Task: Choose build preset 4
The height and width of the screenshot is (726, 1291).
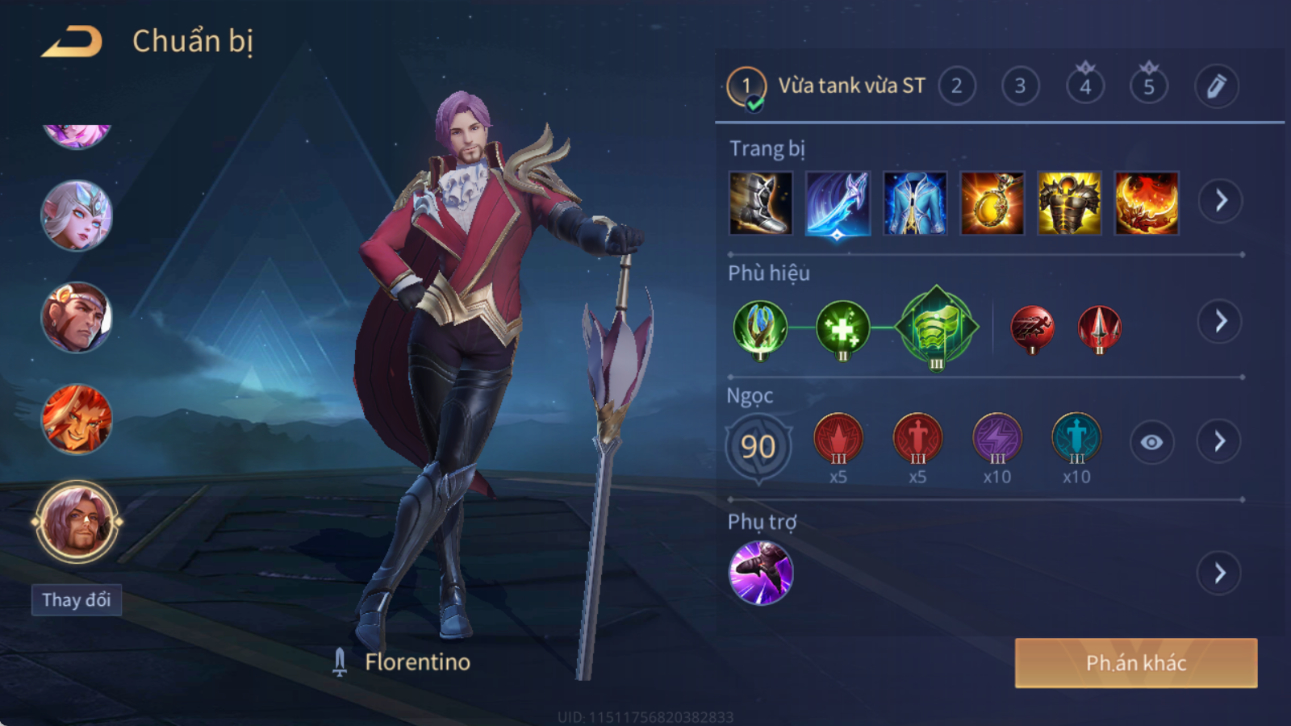Action: 1085,87
